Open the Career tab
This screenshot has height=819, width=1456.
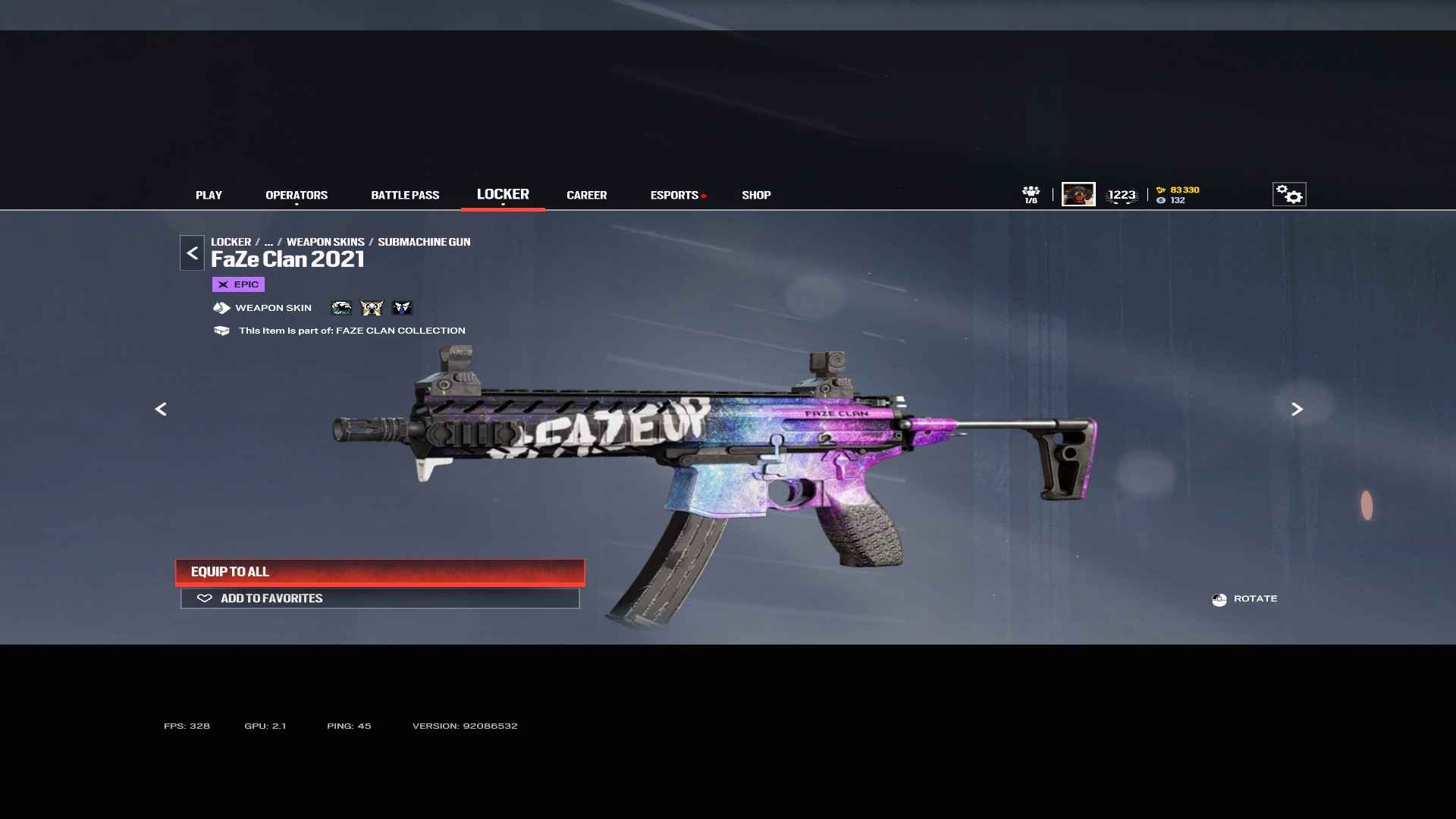coord(586,195)
